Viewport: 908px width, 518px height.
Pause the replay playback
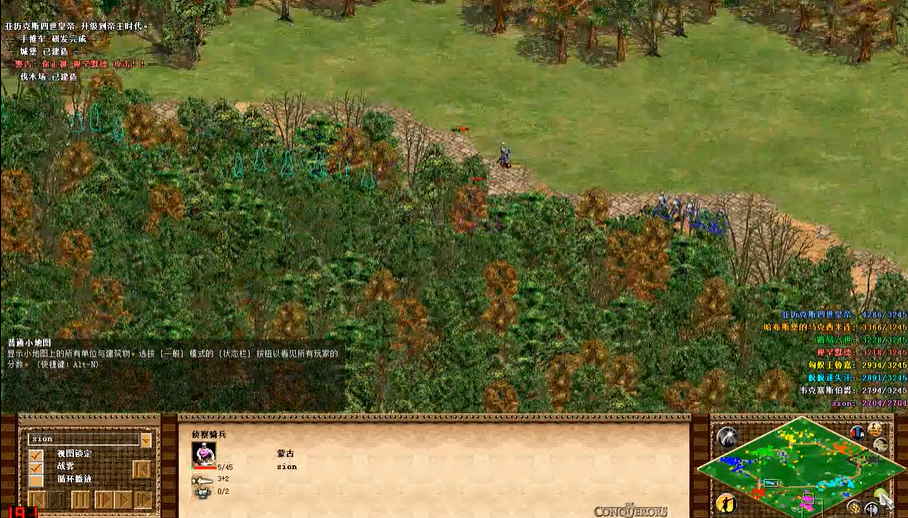coord(81,498)
